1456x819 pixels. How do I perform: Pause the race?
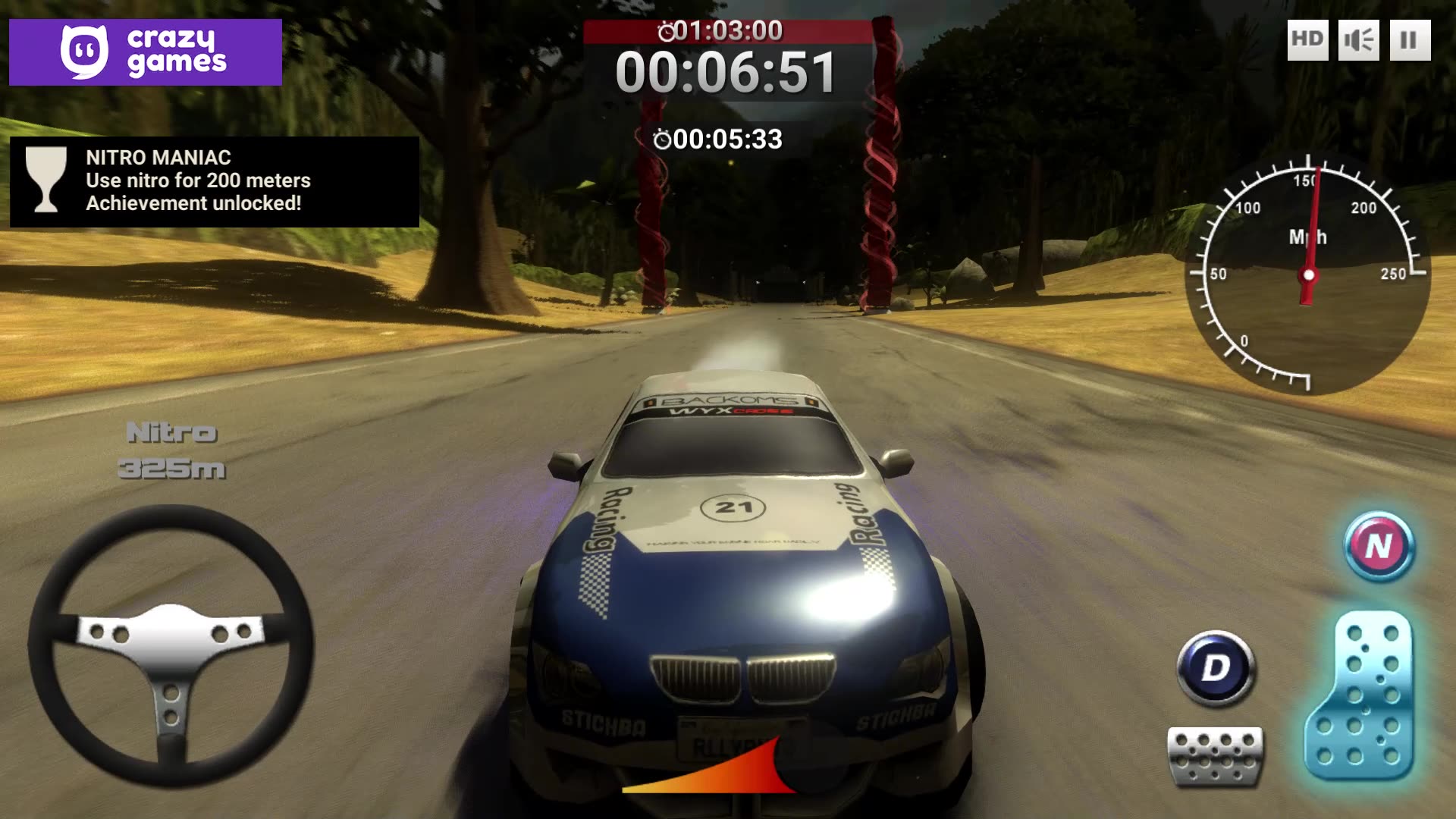click(1409, 39)
